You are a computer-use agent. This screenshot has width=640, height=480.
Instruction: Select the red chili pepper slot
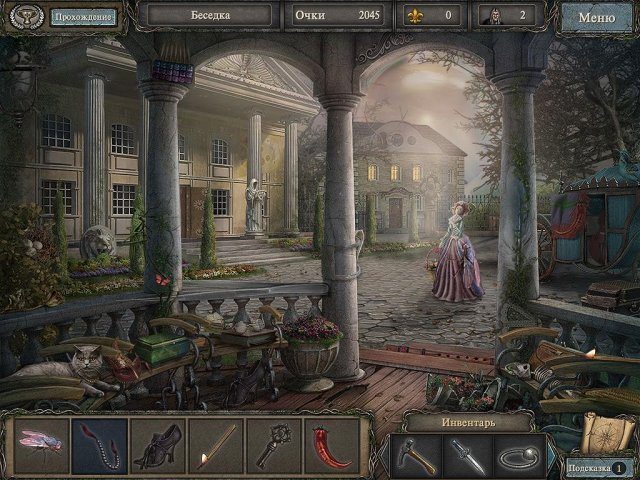click(x=330, y=445)
